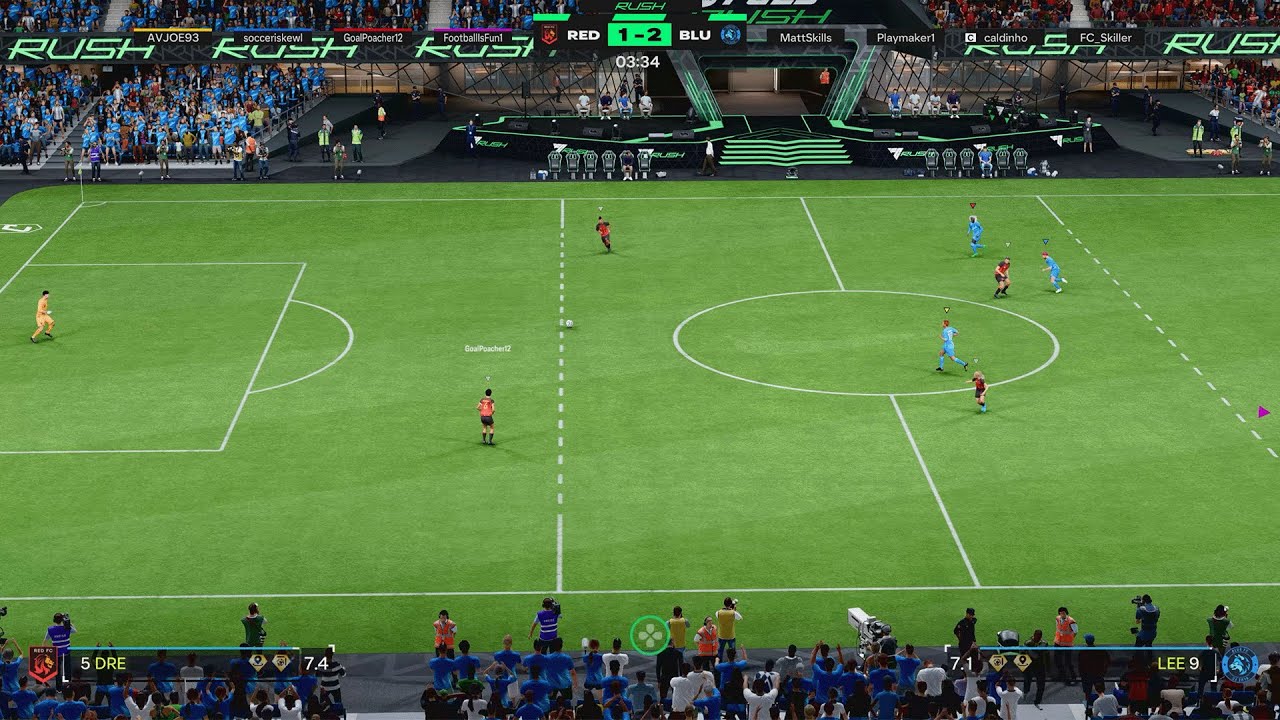The image size is (1280, 720).
Task: Click the RED FC badge in the bottom-left bar
Action: point(44,663)
